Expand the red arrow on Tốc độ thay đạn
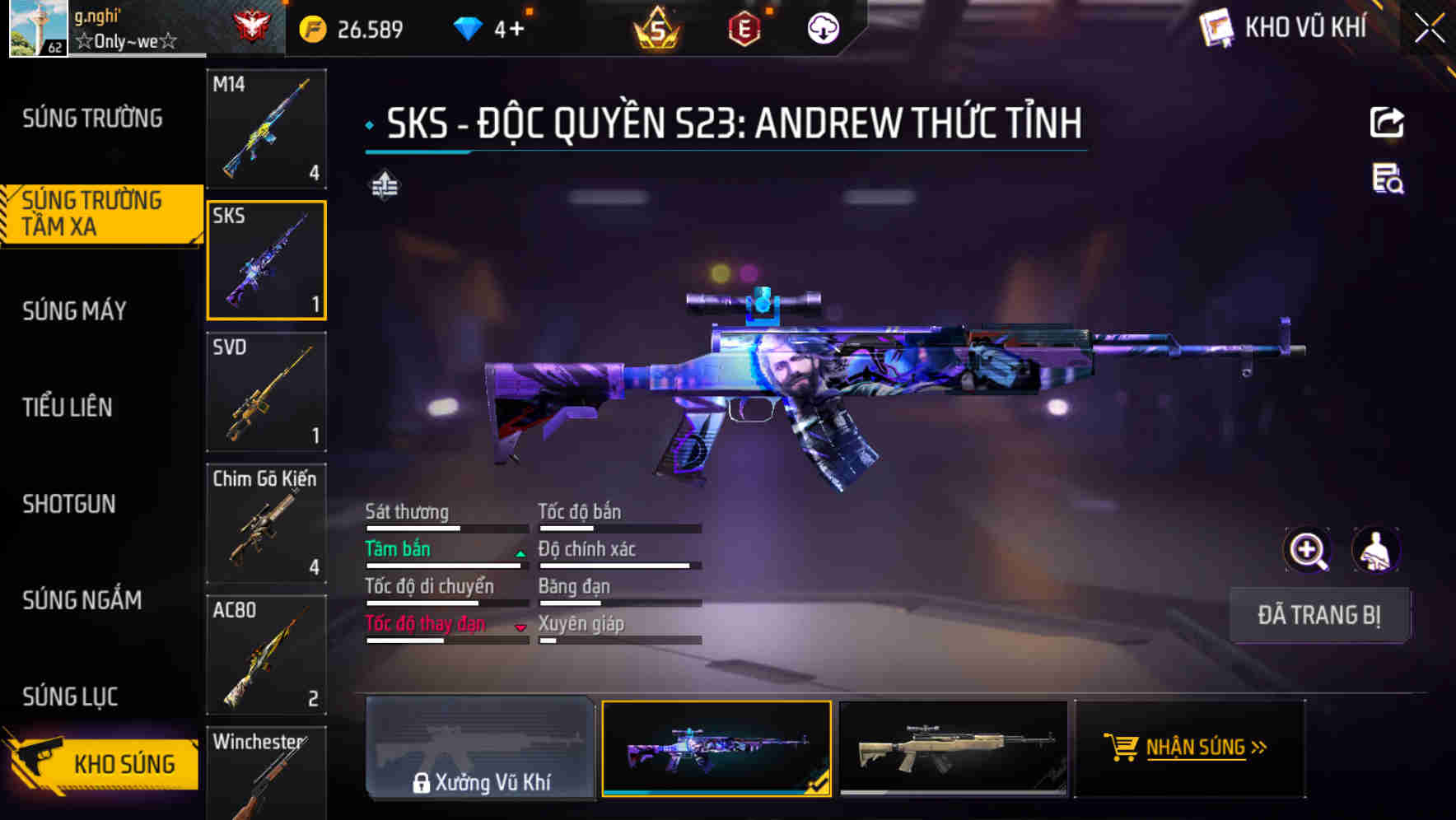This screenshot has width=1456, height=820. [x=520, y=628]
